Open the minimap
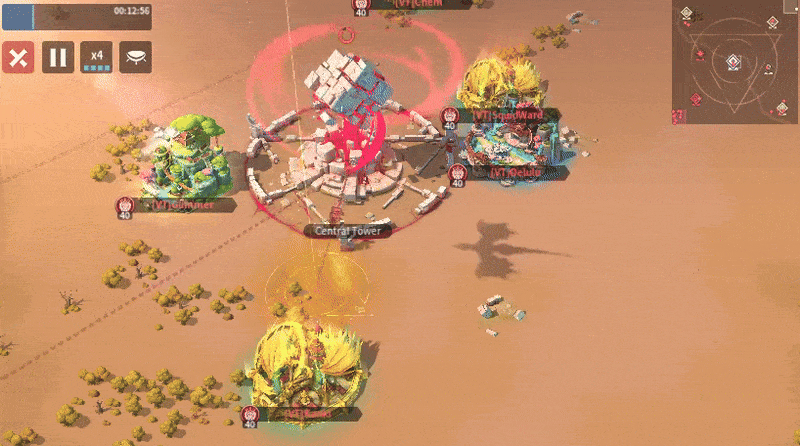The image size is (800, 446). (735, 62)
